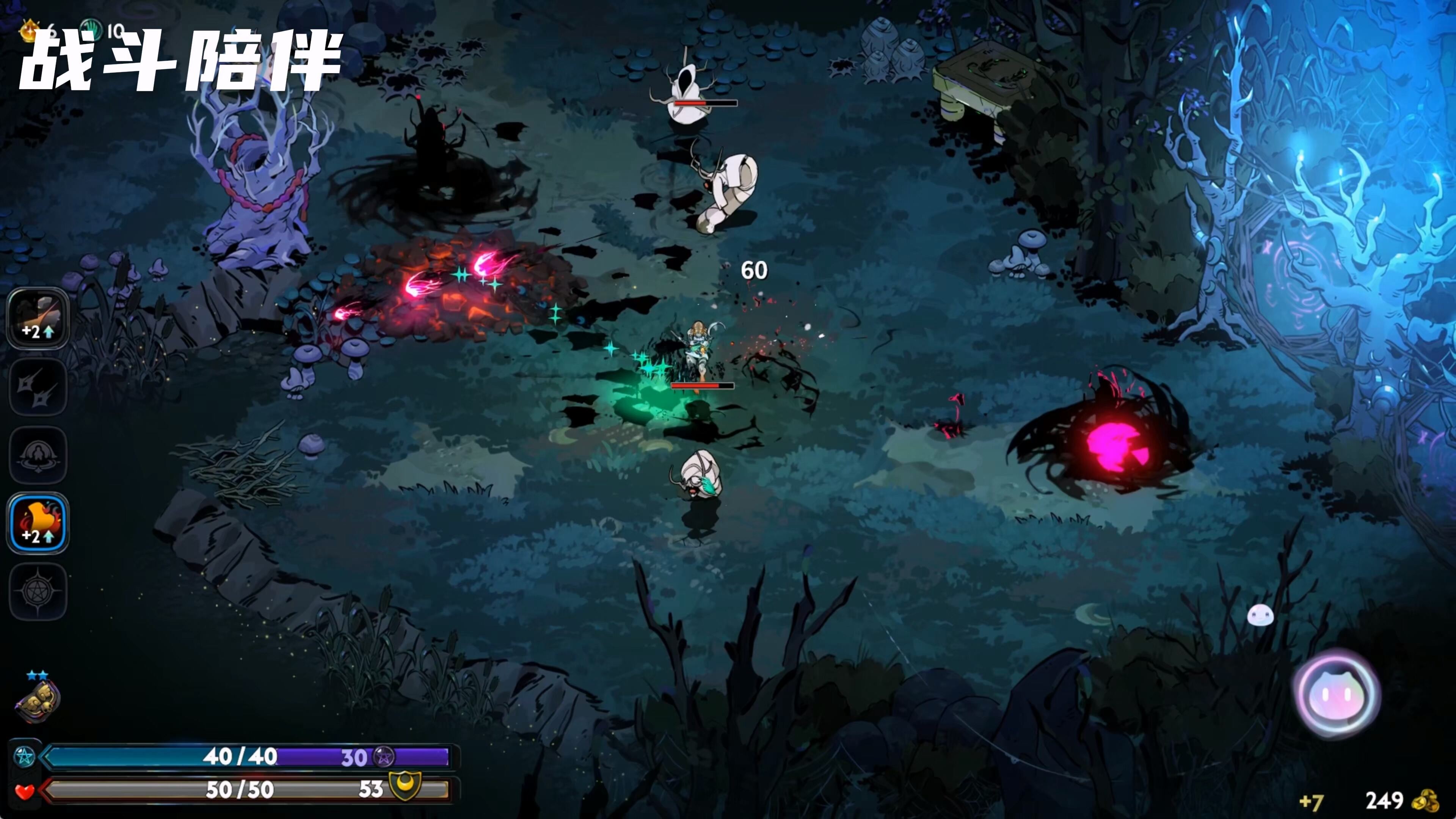Select the empty cast slot with figure silhouette

pos(38,455)
